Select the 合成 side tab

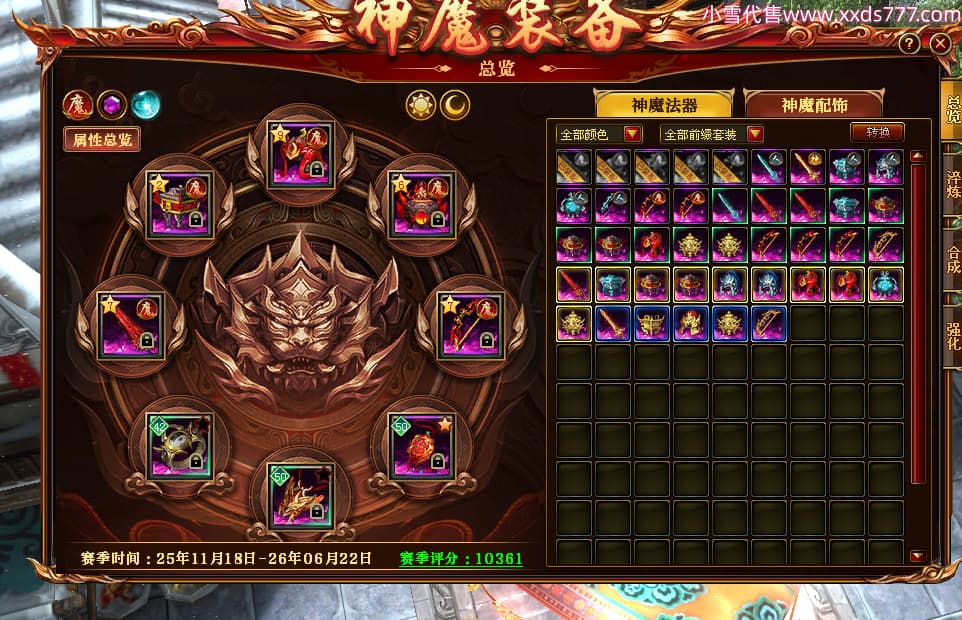[x=952, y=260]
